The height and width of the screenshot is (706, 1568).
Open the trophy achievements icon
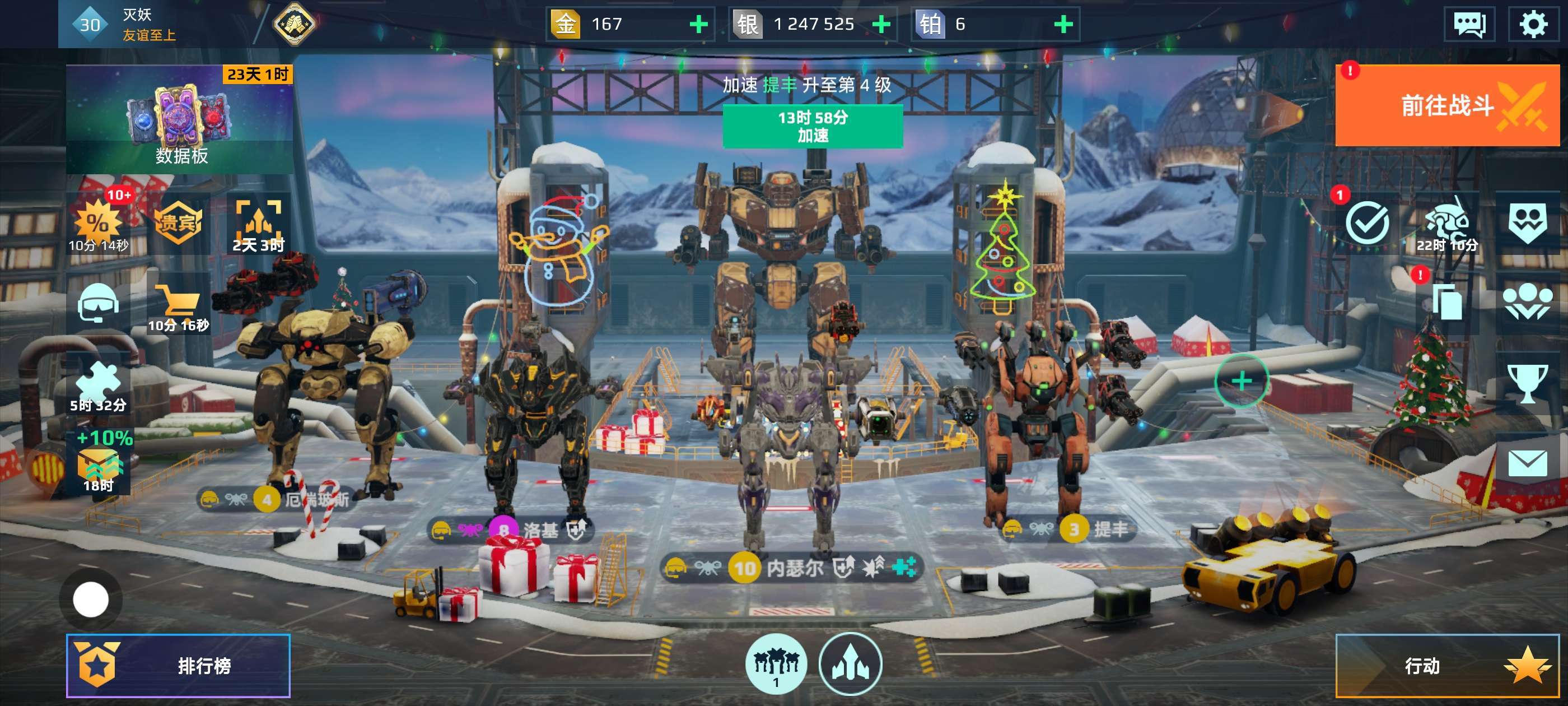click(1527, 383)
